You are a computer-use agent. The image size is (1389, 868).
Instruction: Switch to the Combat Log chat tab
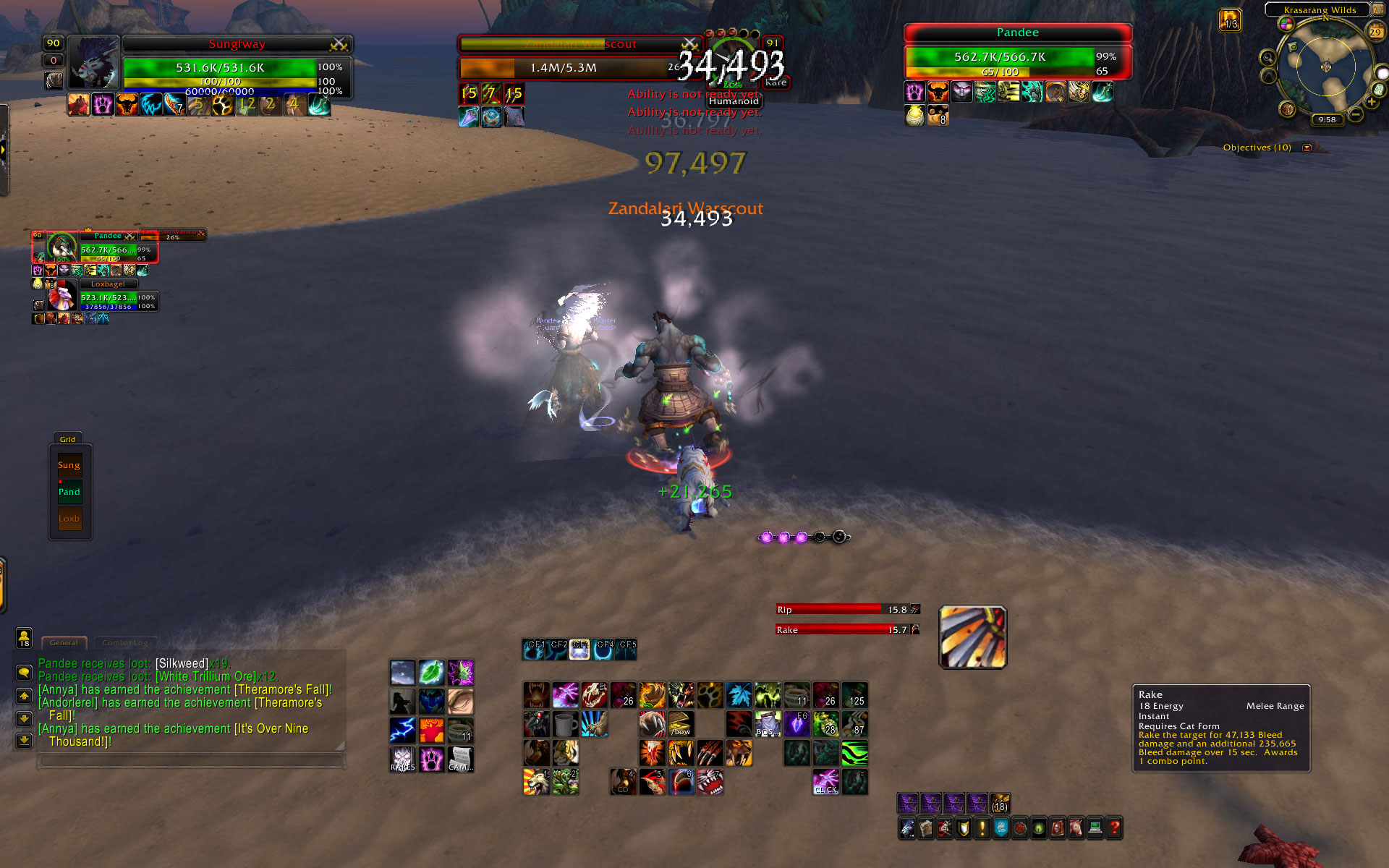pos(124,642)
